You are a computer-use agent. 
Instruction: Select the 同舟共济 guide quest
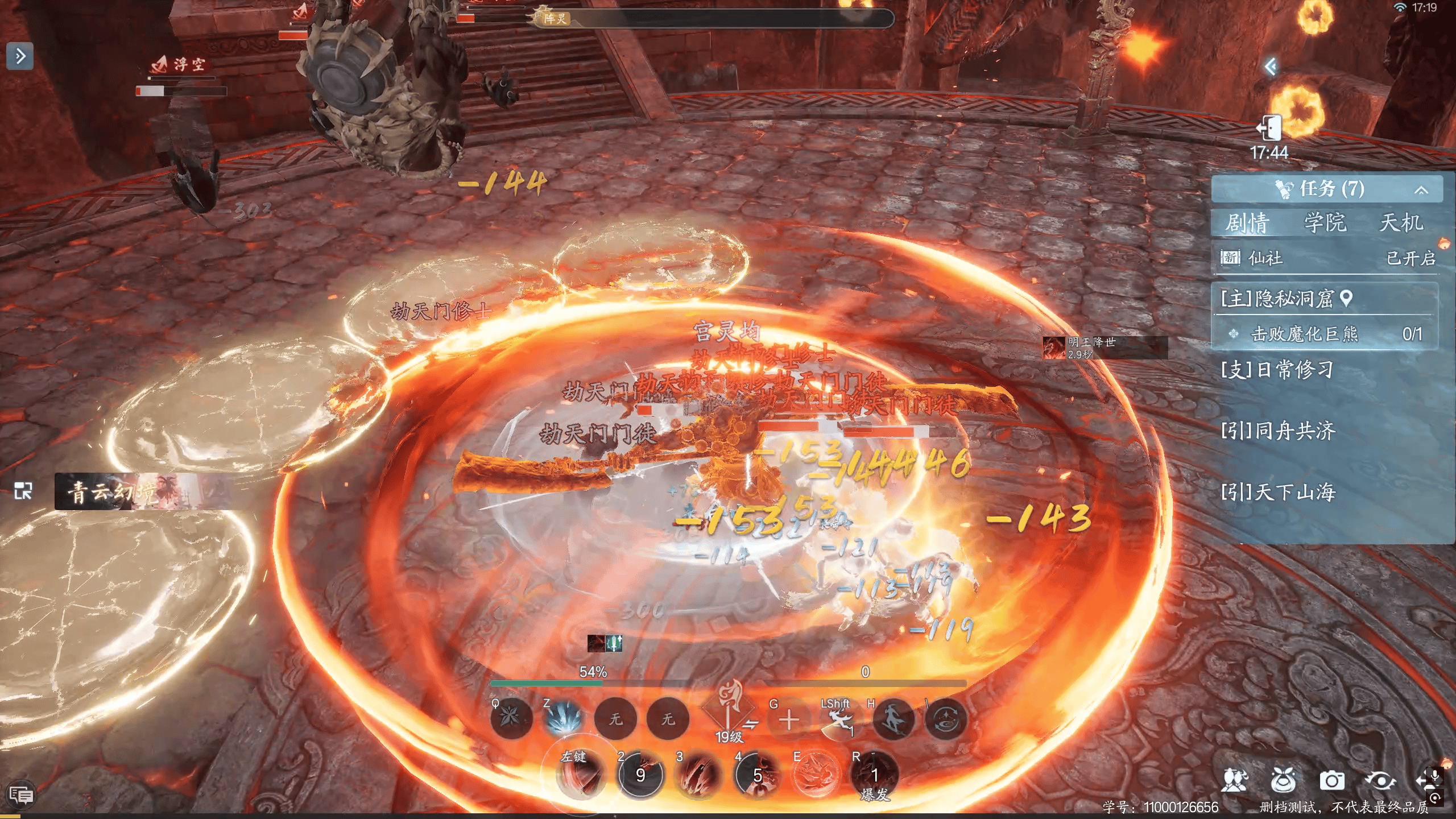(1278, 431)
